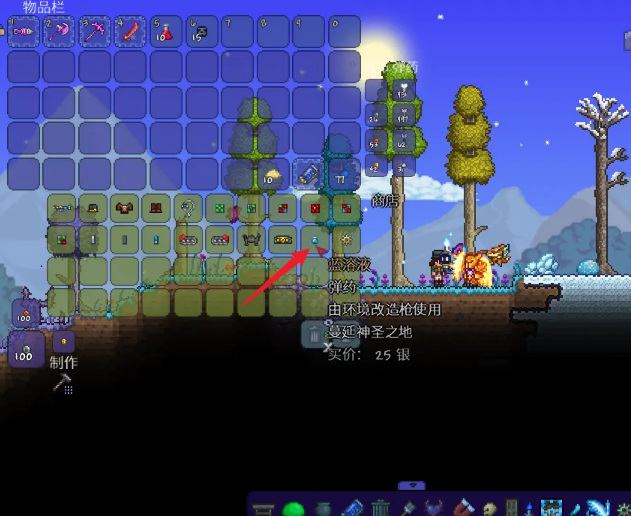Collapse the bottom toolbar with arrow tab
The image size is (631, 516).
pos(411,487)
